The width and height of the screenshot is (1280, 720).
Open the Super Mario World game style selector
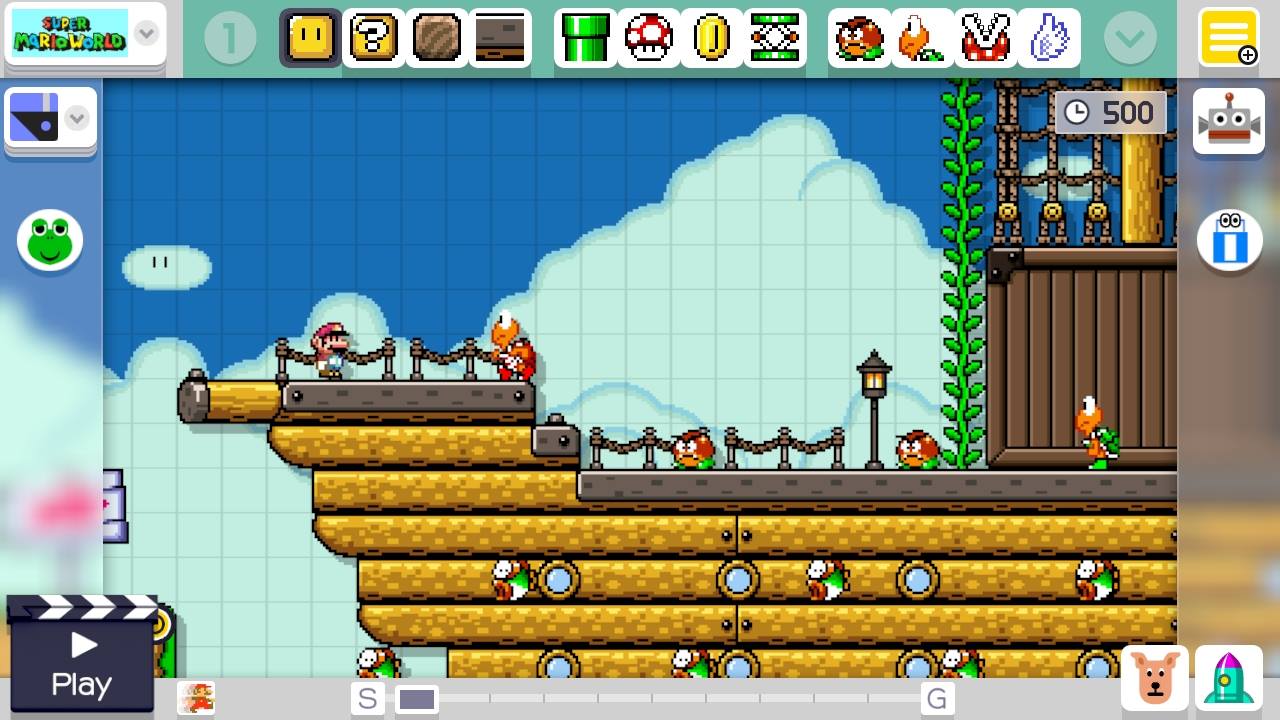coord(84,34)
